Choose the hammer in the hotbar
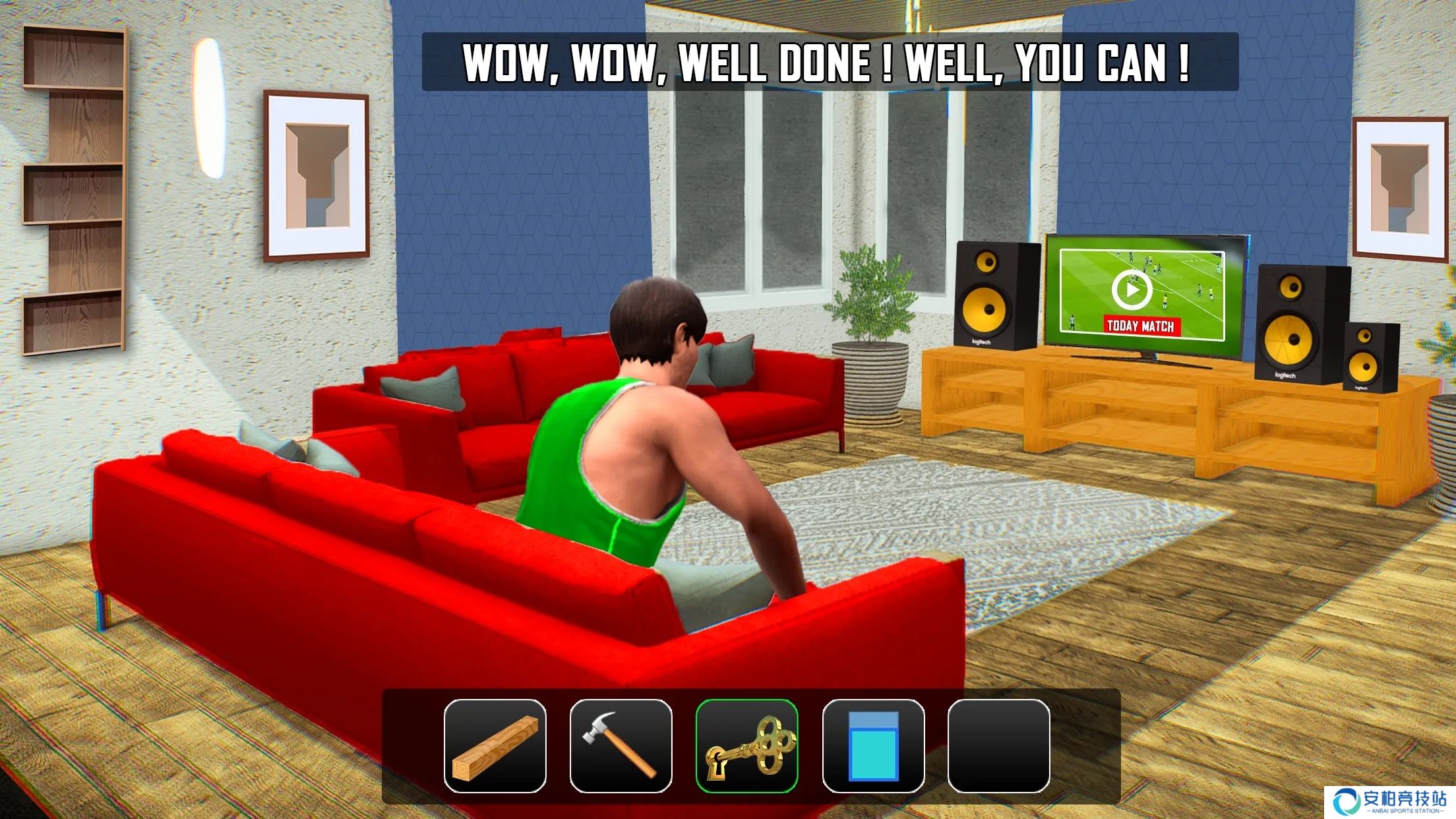1456x819 pixels. [621, 746]
